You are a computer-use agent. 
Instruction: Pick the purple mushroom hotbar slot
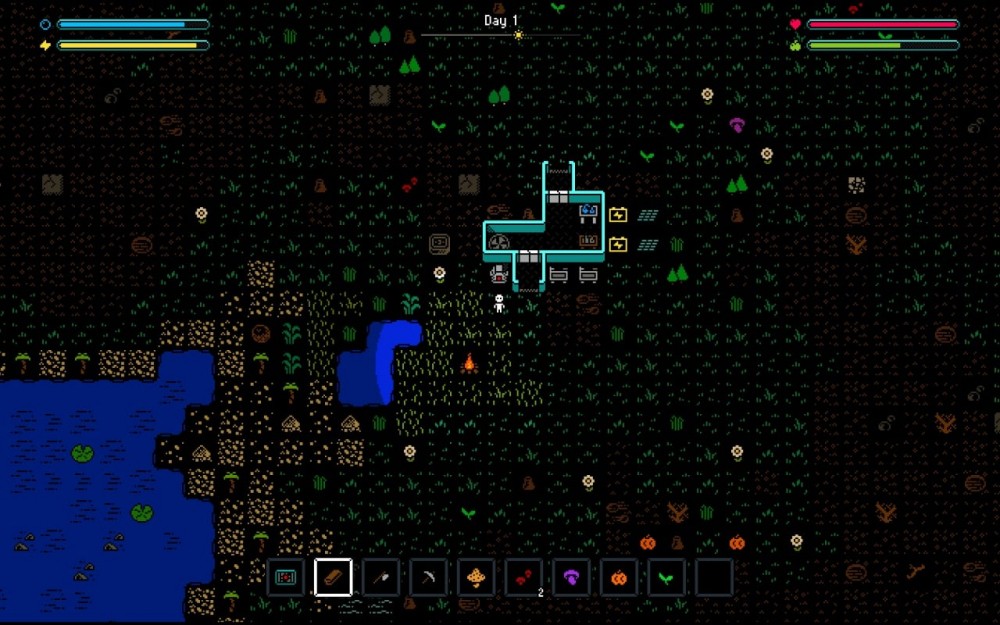571,577
